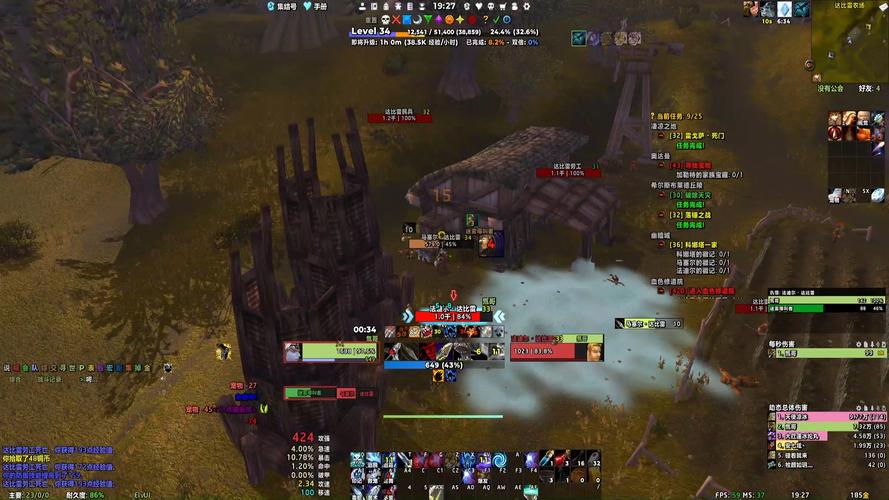
Task: Select the red X raid marker
Action: pos(395,19)
